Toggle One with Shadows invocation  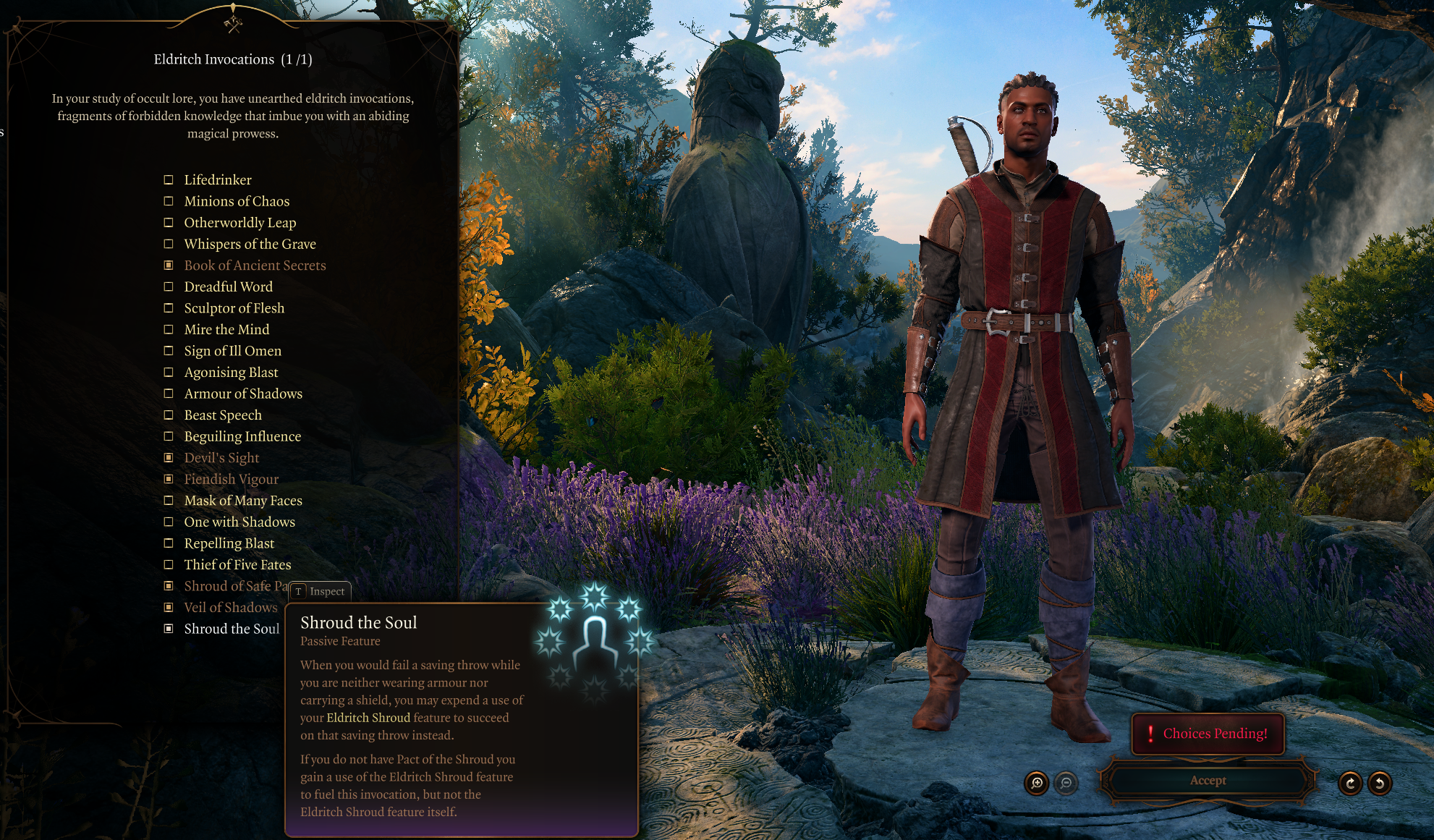[x=169, y=522]
